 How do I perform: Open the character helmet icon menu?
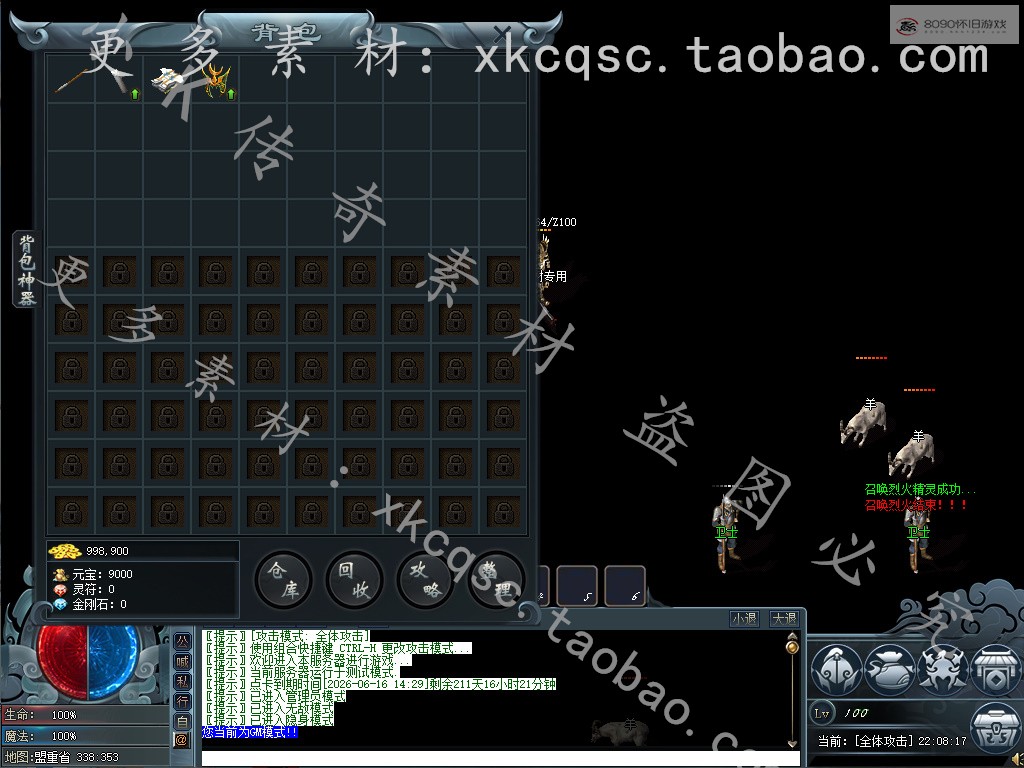coord(836,669)
